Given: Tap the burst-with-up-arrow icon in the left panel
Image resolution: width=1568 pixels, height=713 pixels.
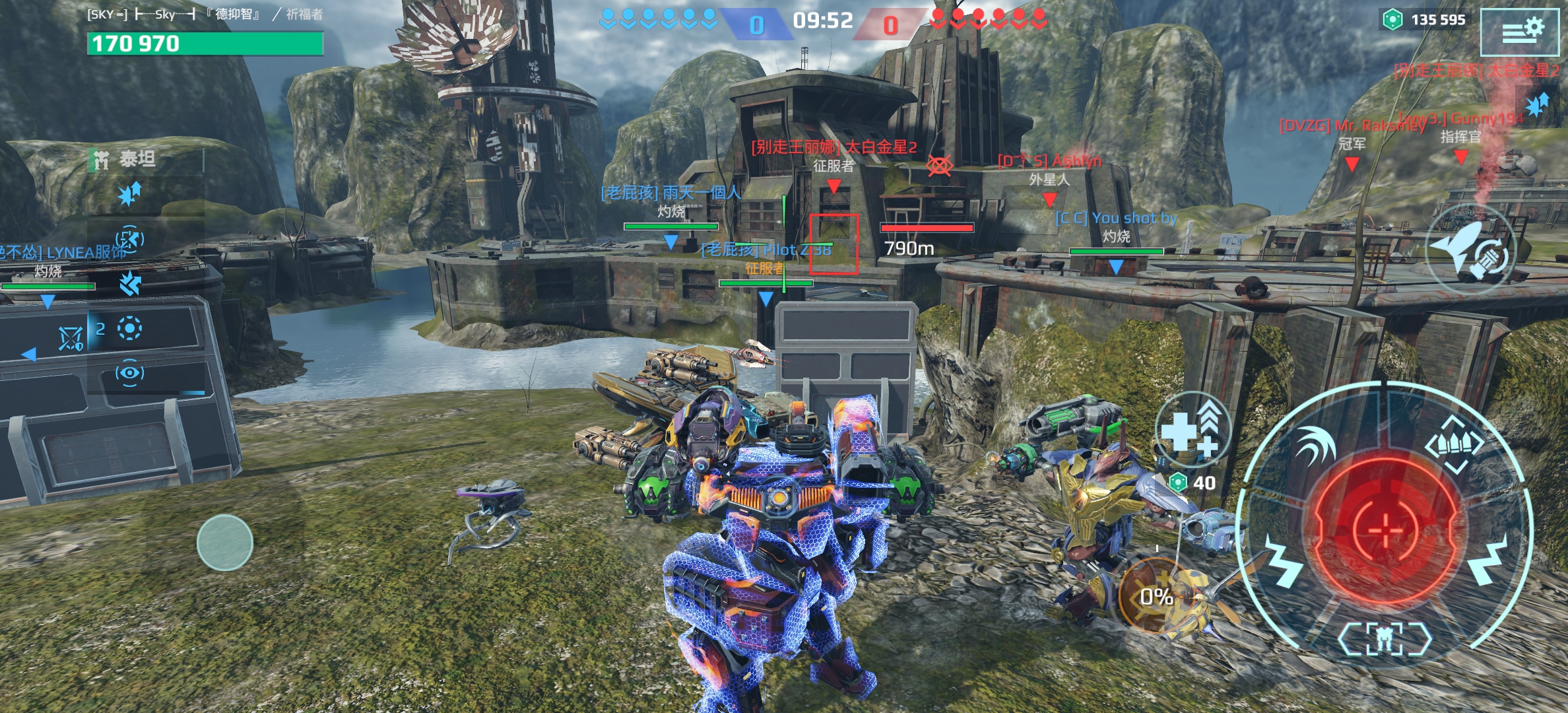Looking at the screenshot, I should (129, 194).
